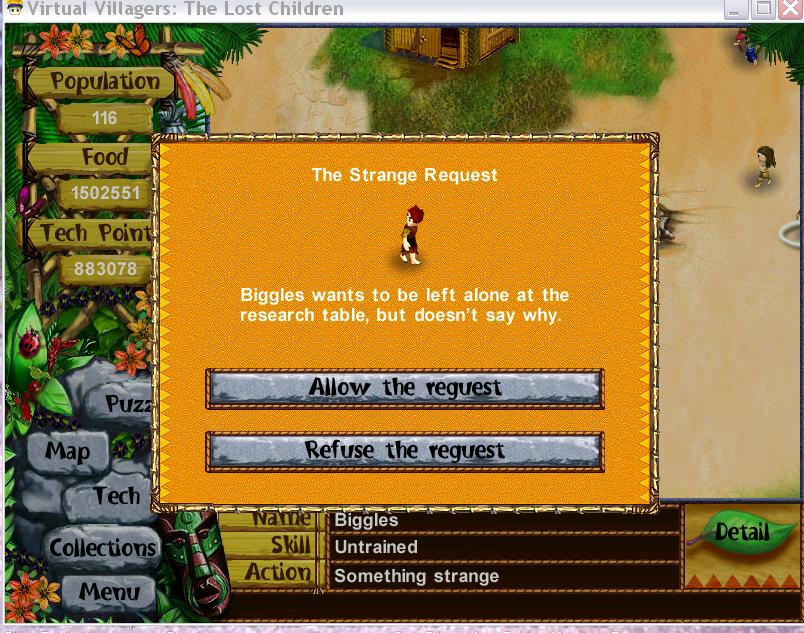The height and width of the screenshot is (633, 804).
Task: Open the Map screen
Action: [67, 451]
